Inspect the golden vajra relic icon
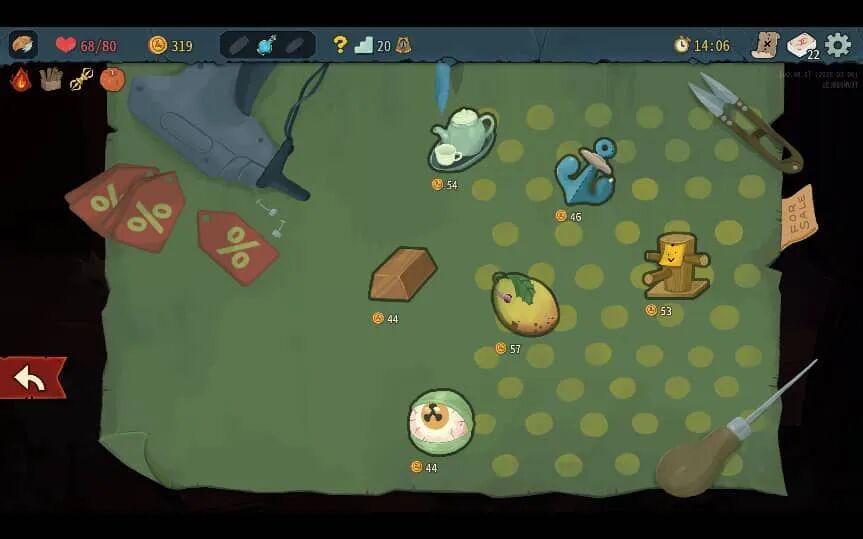 click(x=82, y=79)
